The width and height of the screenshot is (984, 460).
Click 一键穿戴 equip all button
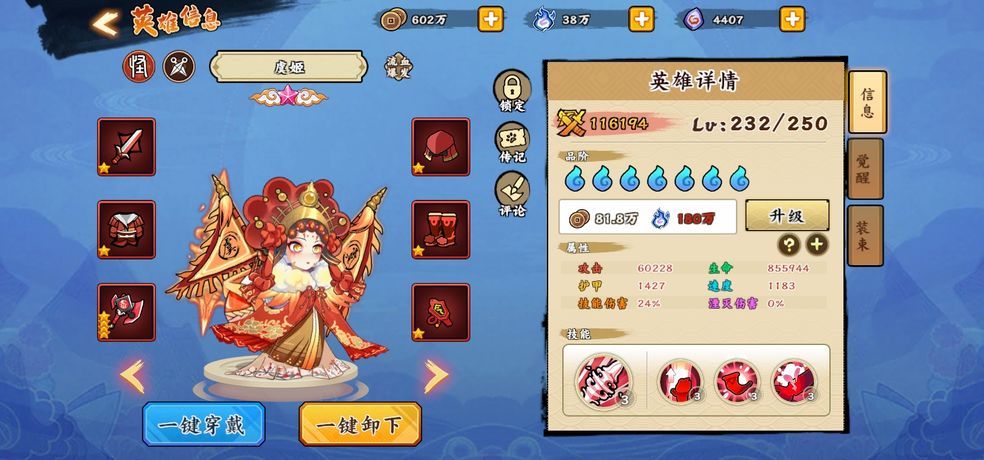pyautogui.click(x=203, y=424)
